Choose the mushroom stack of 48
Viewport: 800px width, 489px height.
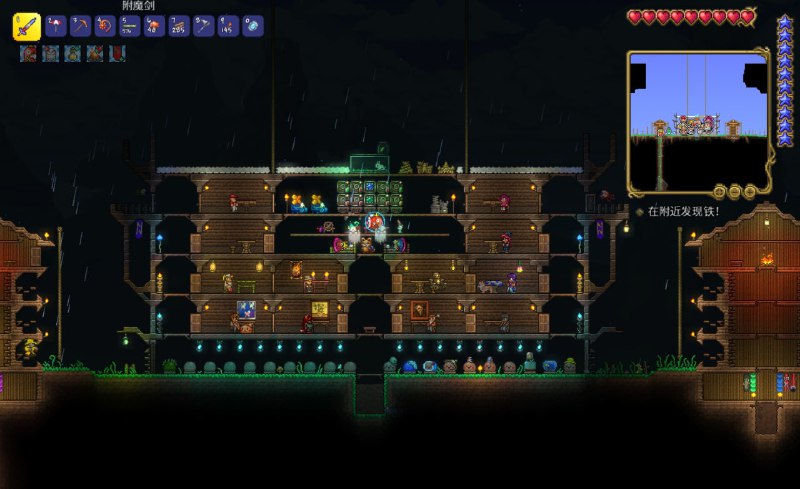pyautogui.click(x=154, y=25)
